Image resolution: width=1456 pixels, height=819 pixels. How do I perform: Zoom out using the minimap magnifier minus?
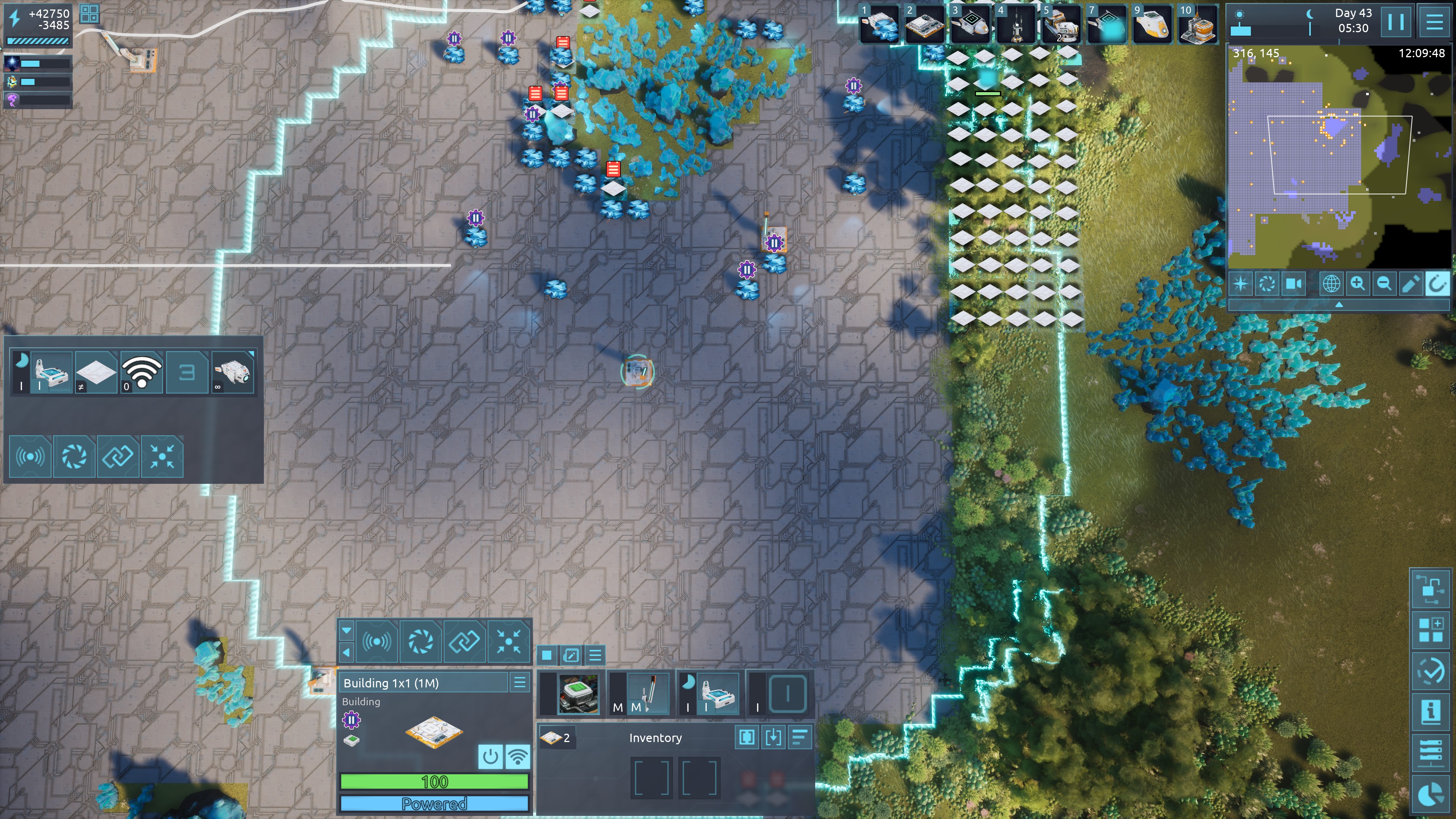(1384, 283)
